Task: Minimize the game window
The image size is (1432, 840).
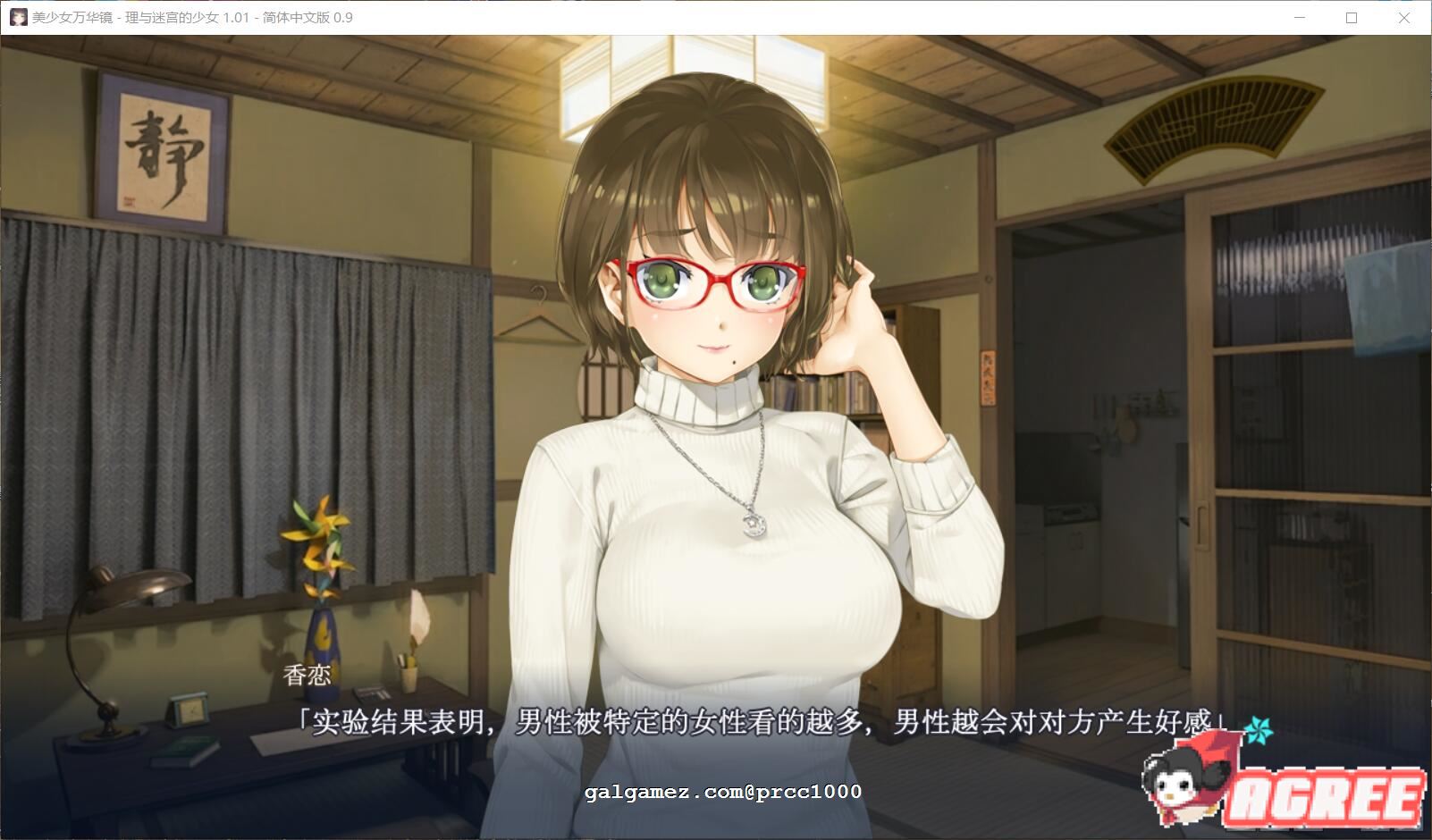Action: [1301, 17]
